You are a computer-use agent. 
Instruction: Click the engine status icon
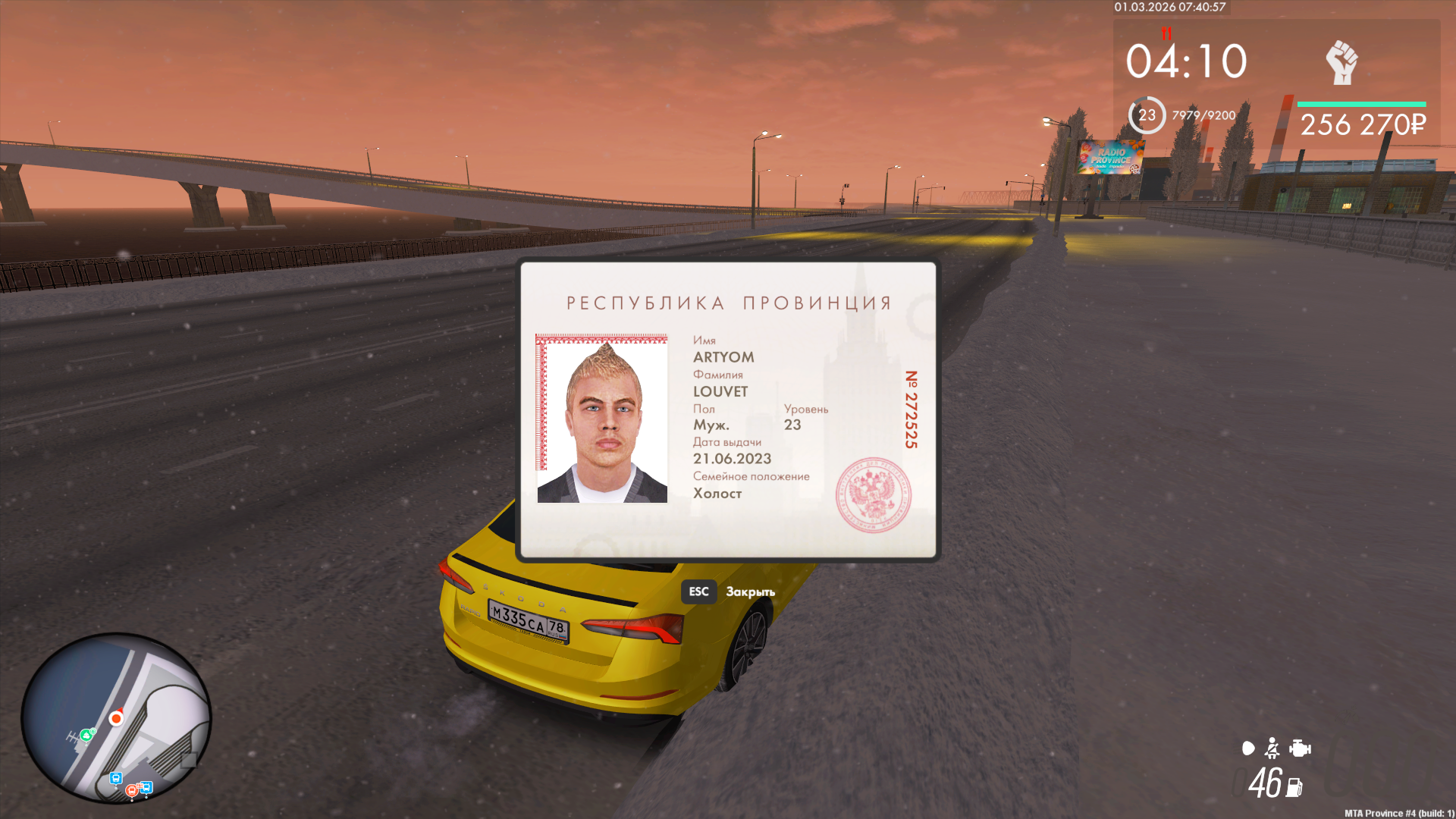(1300, 748)
